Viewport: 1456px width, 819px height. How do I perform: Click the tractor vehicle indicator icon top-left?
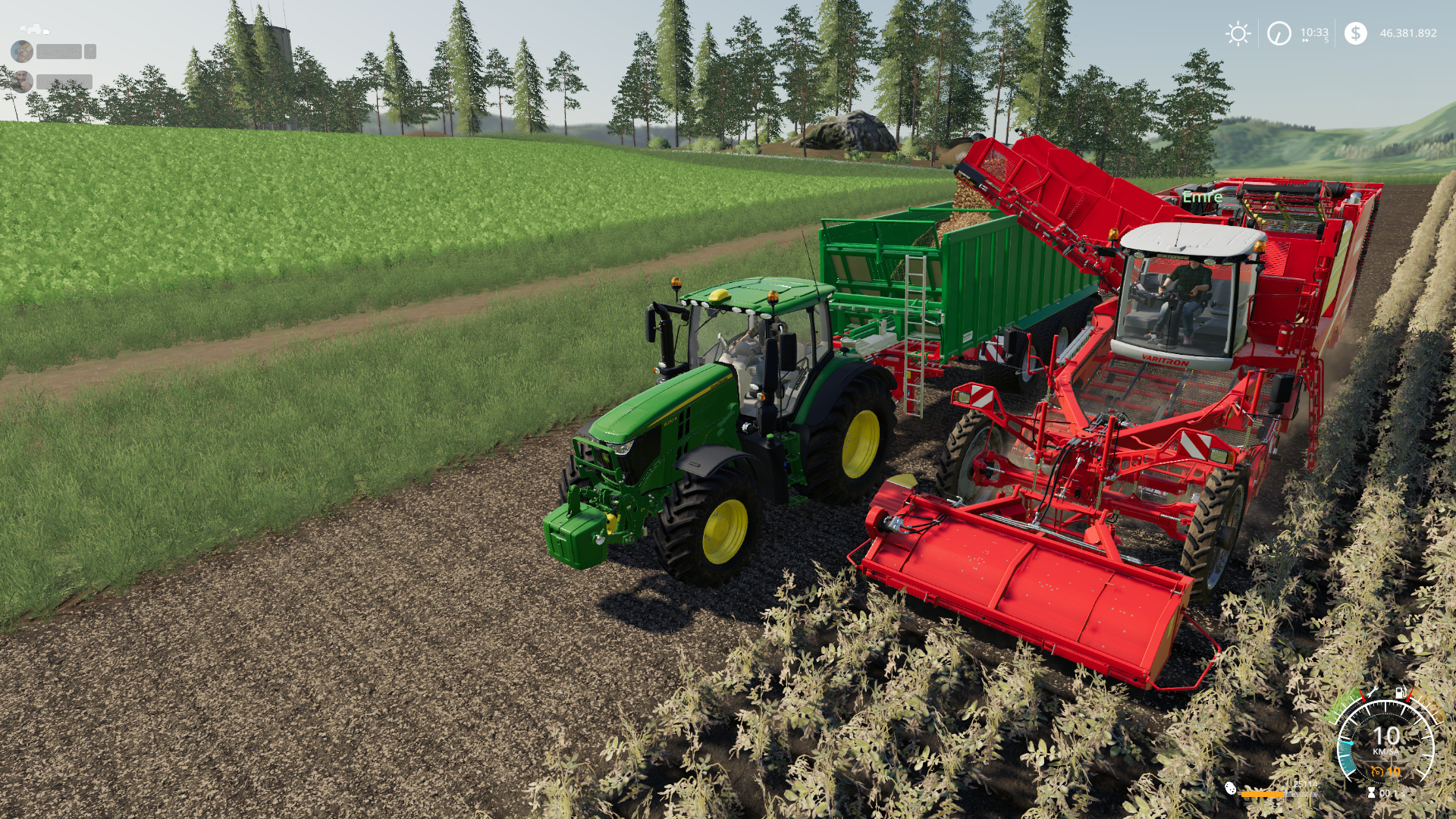35,29
